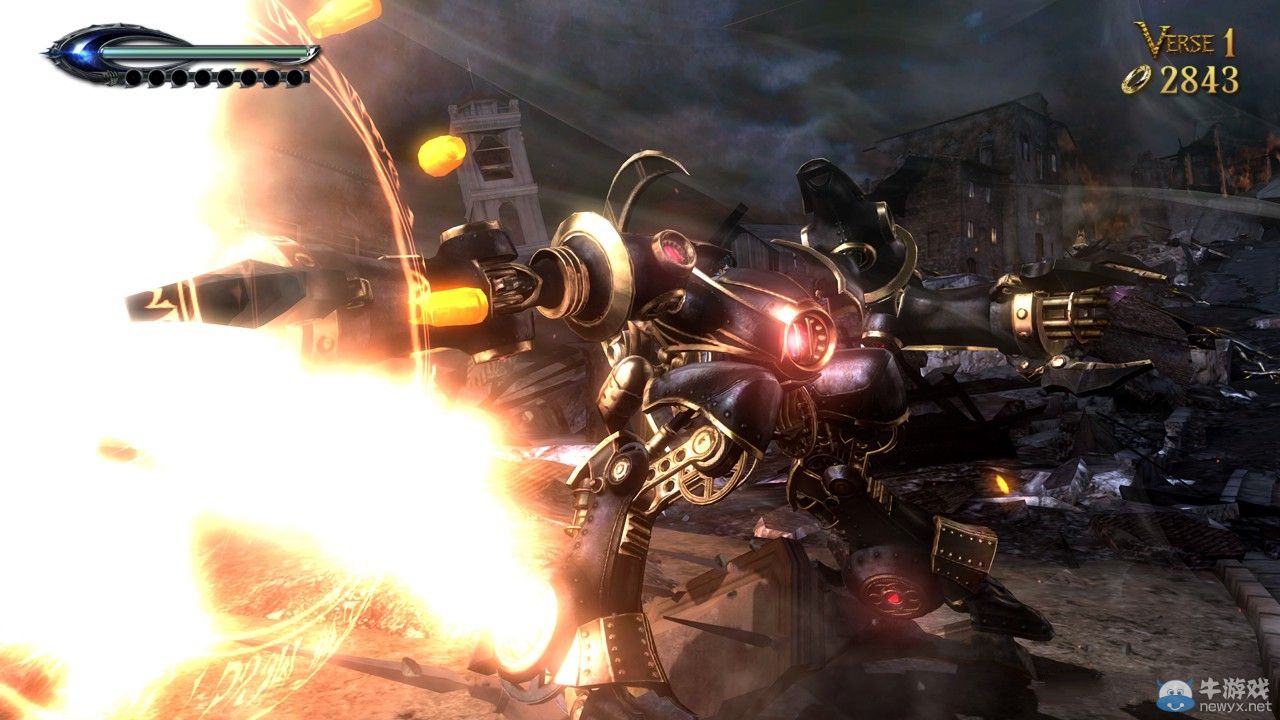Click the golden halo currency icon

click(1135, 78)
